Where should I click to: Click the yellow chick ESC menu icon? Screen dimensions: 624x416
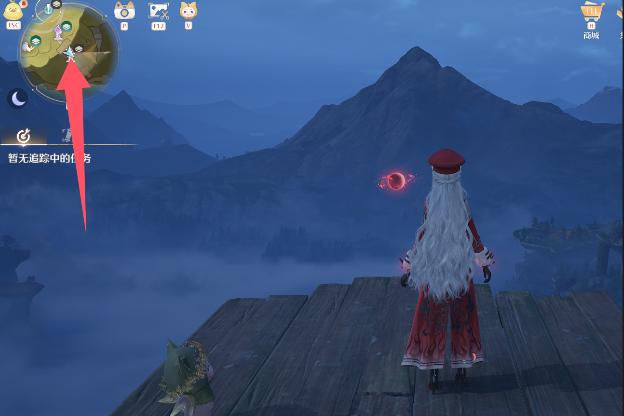point(14,11)
